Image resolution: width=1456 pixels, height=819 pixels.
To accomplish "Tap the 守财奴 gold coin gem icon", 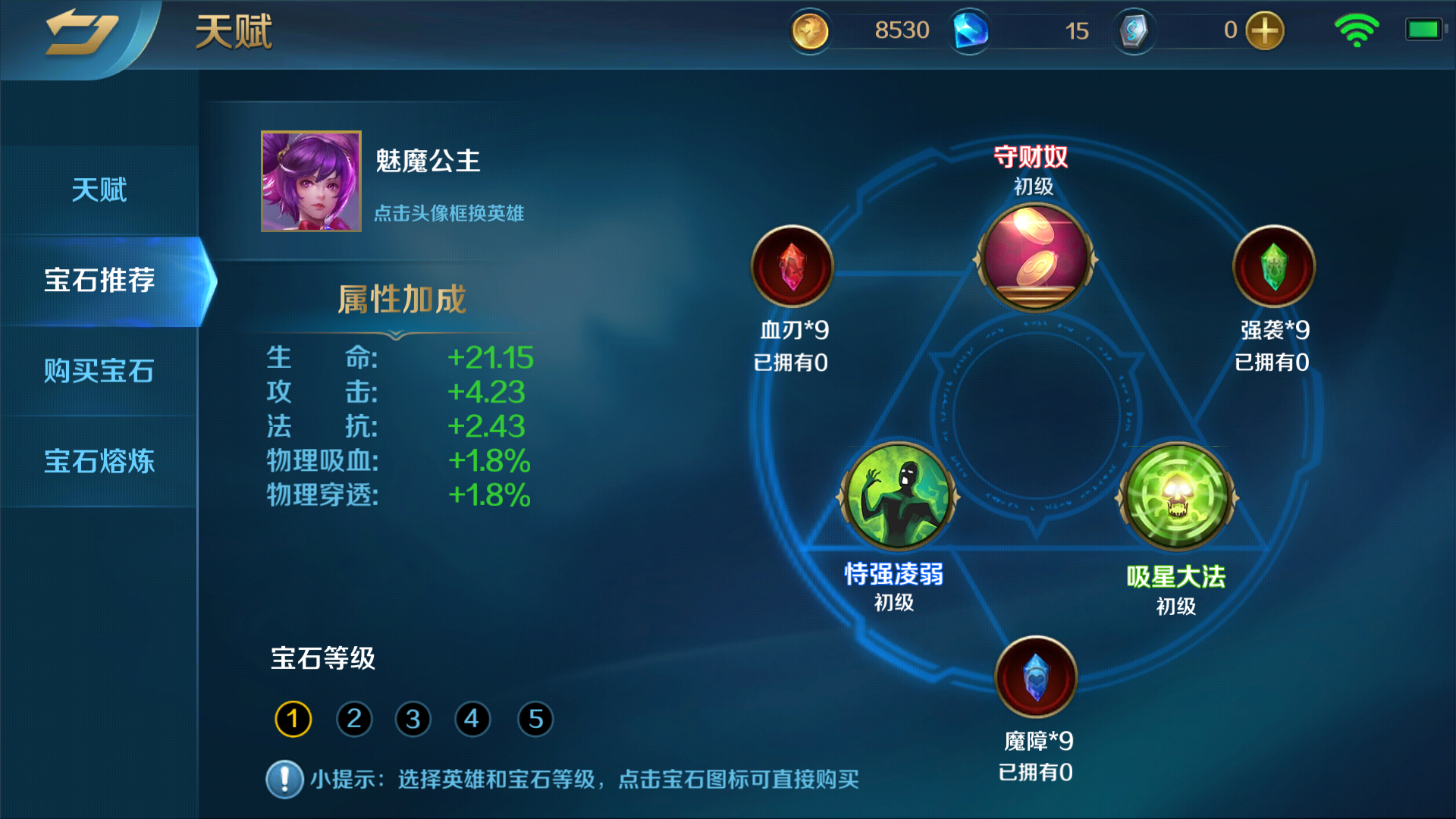I will click(1034, 260).
